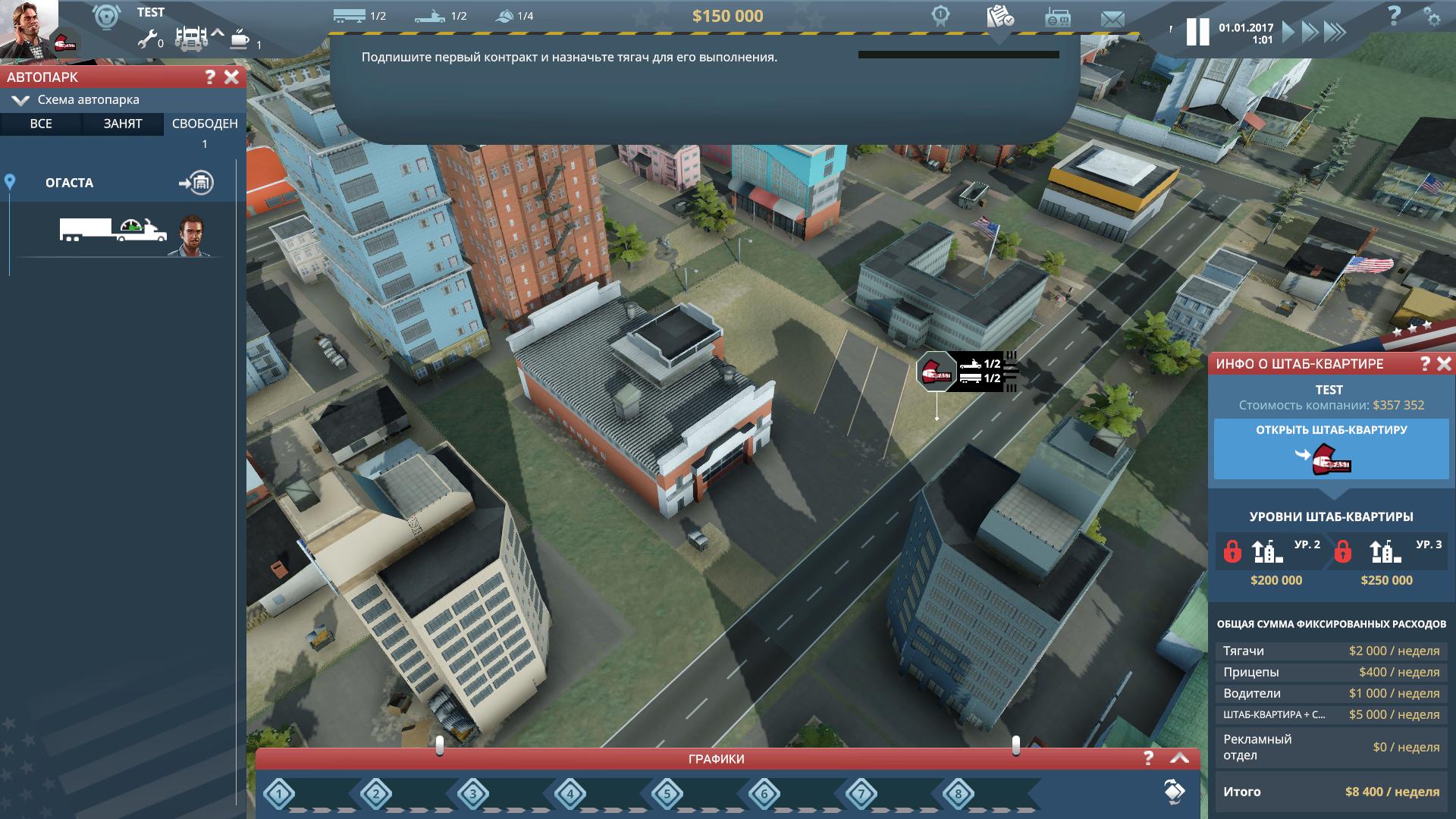Close the Автопарк fleet panel
The image size is (1456, 819).
(232, 77)
